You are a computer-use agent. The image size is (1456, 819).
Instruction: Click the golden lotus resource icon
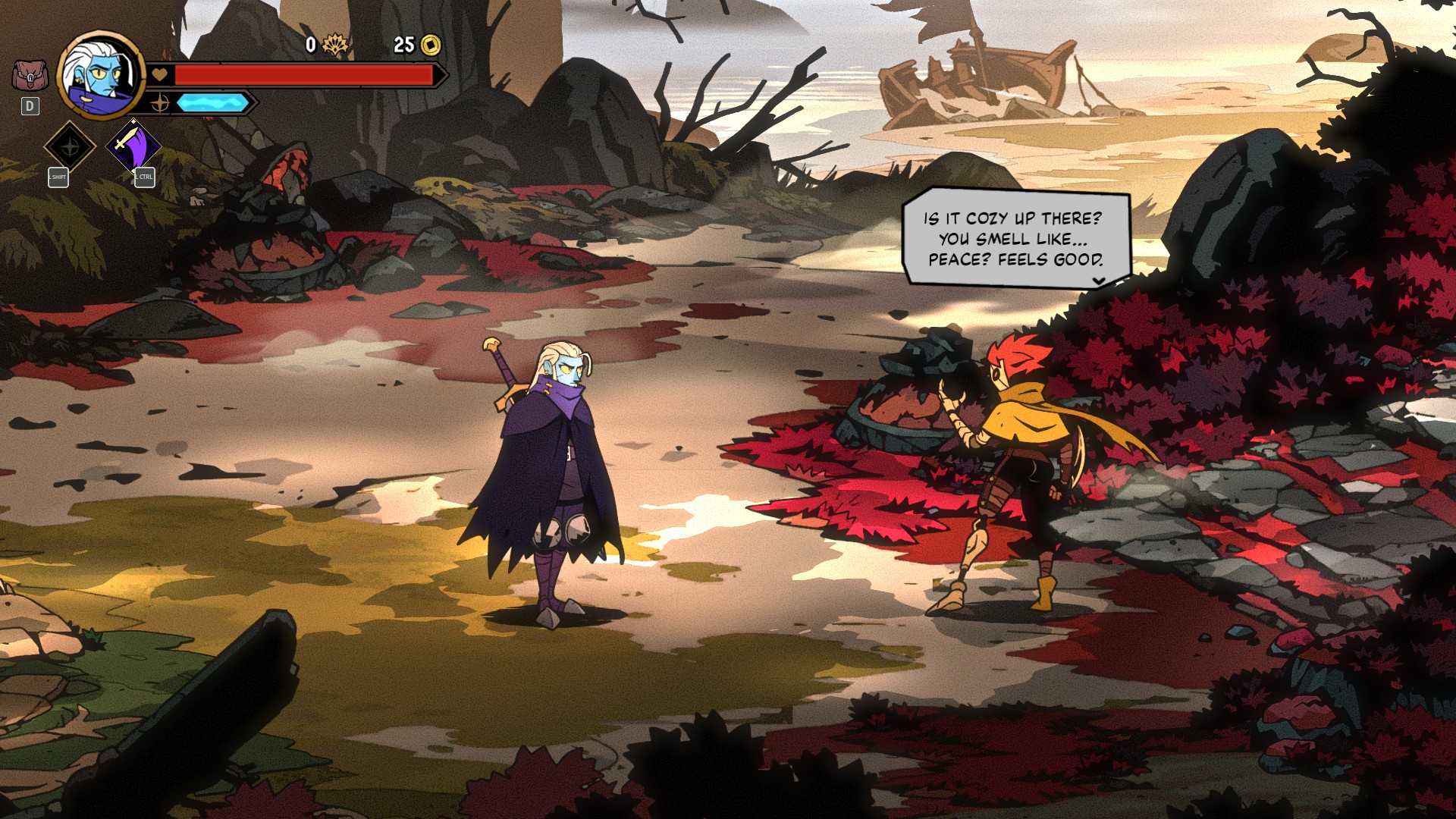tap(334, 45)
